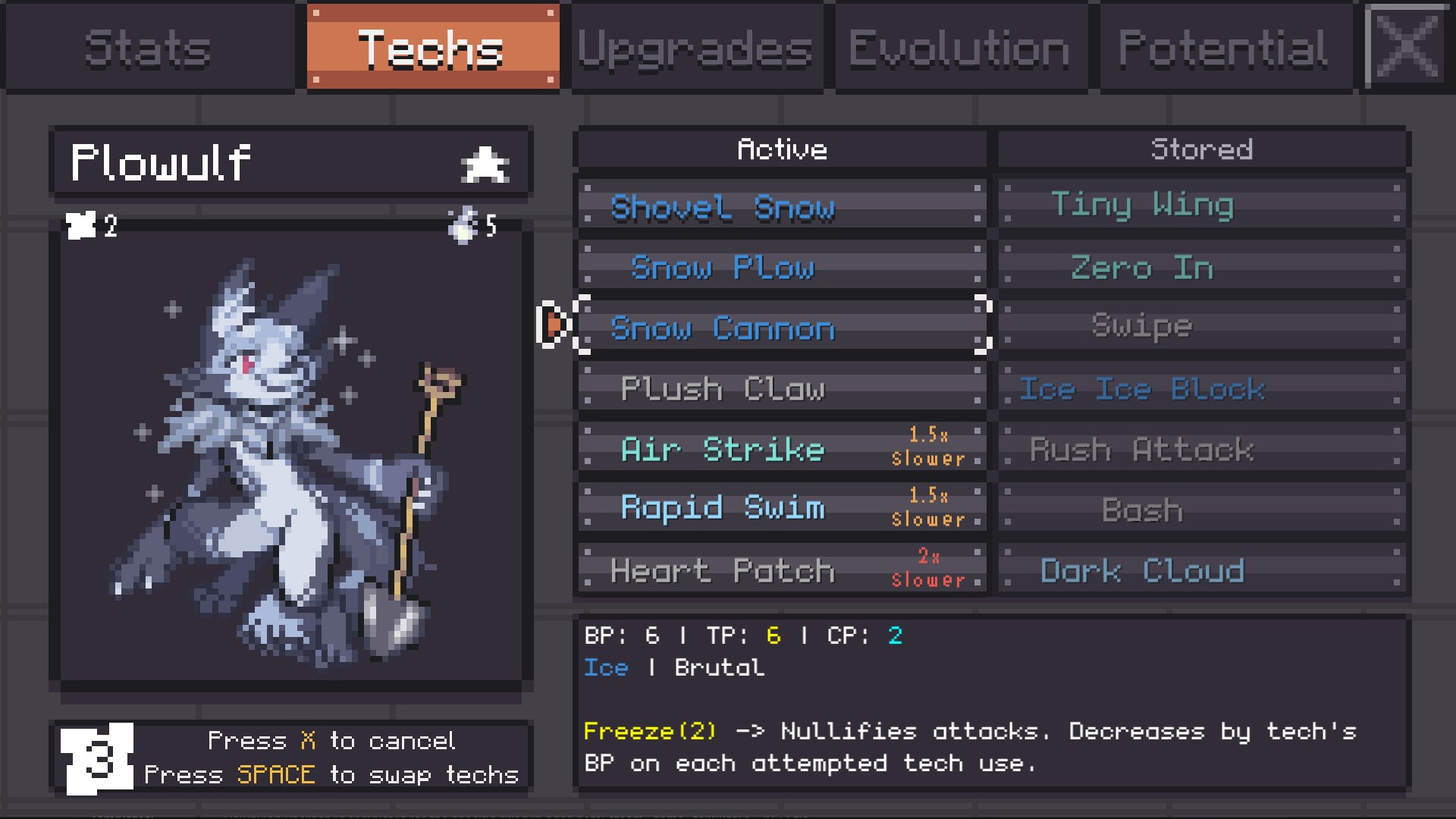Select the Shovel Snow tech

781,207
